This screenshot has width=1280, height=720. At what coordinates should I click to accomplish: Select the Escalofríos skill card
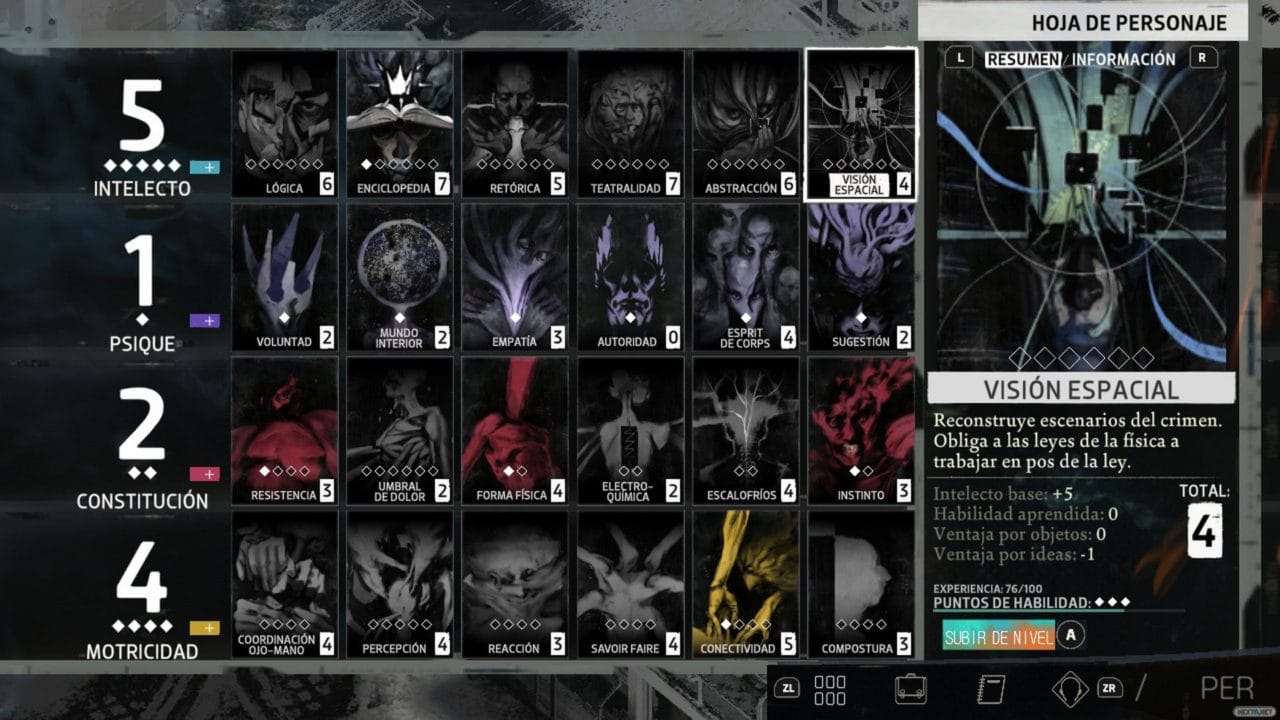coord(746,431)
